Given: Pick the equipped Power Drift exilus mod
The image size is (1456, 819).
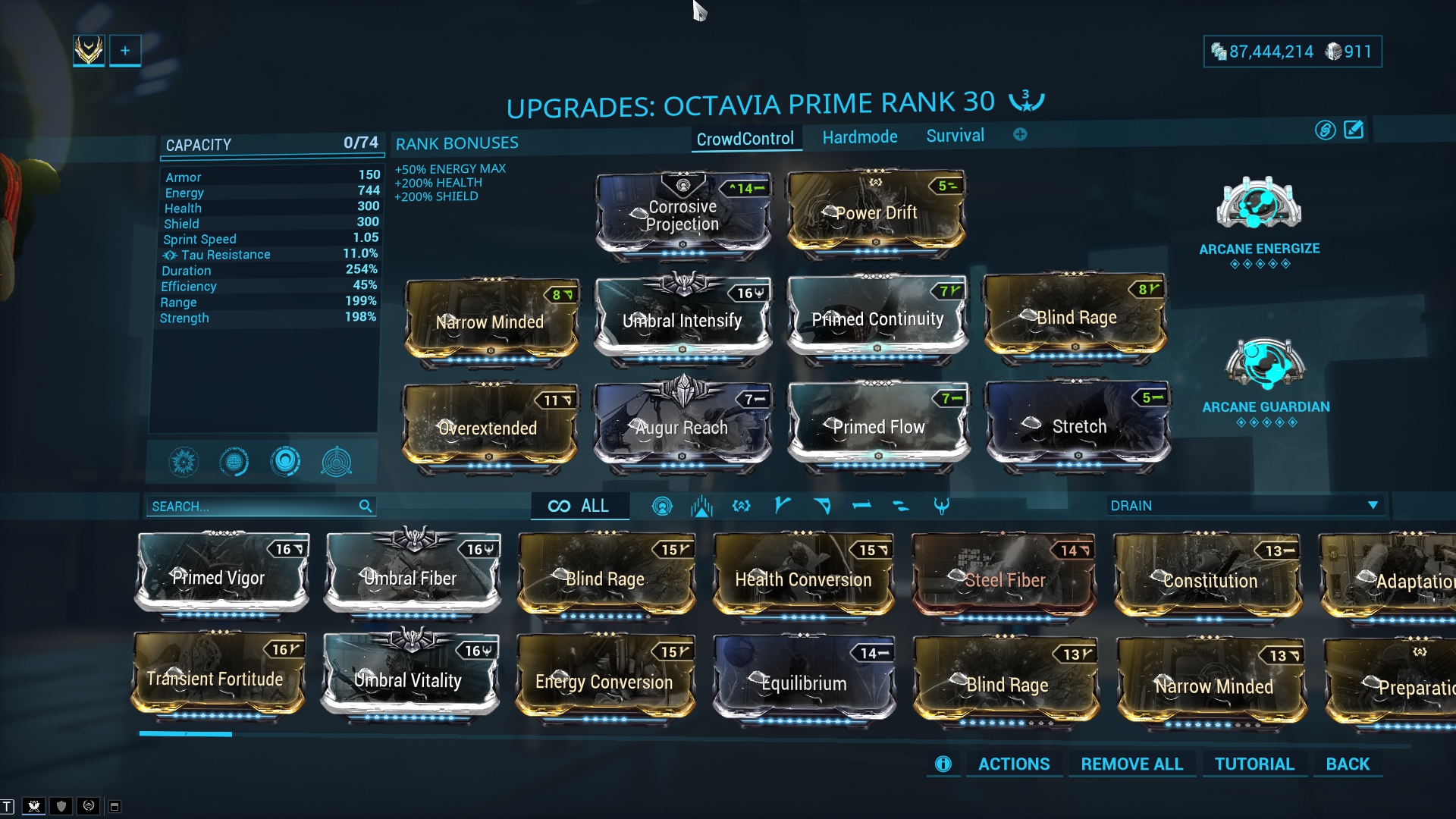Looking at the screenshot, I should [x=876, y=213].
